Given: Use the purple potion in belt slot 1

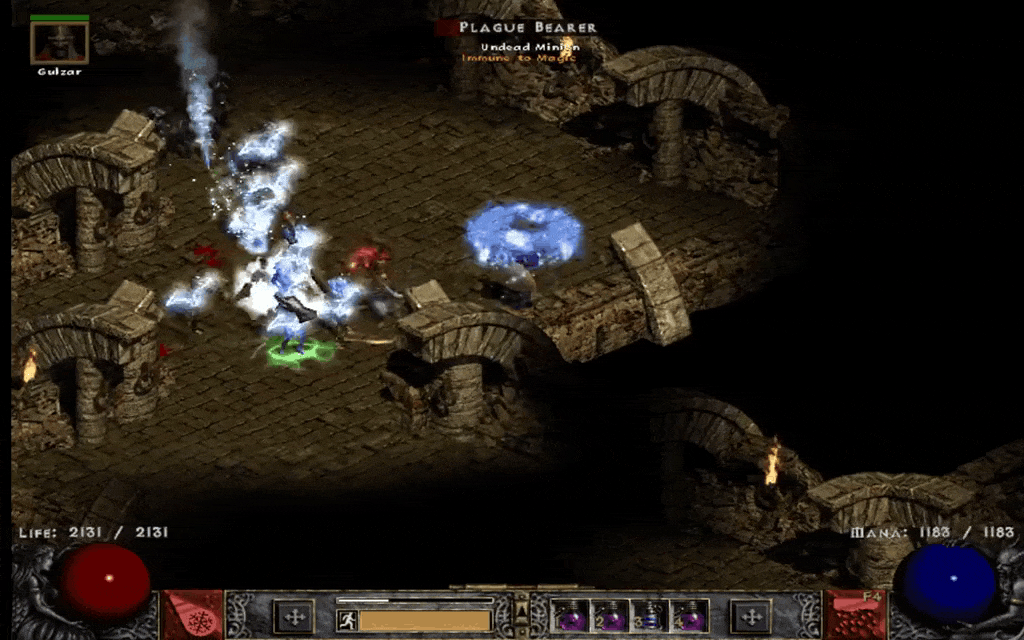Looking at the screenshot, I should (571, 616).
